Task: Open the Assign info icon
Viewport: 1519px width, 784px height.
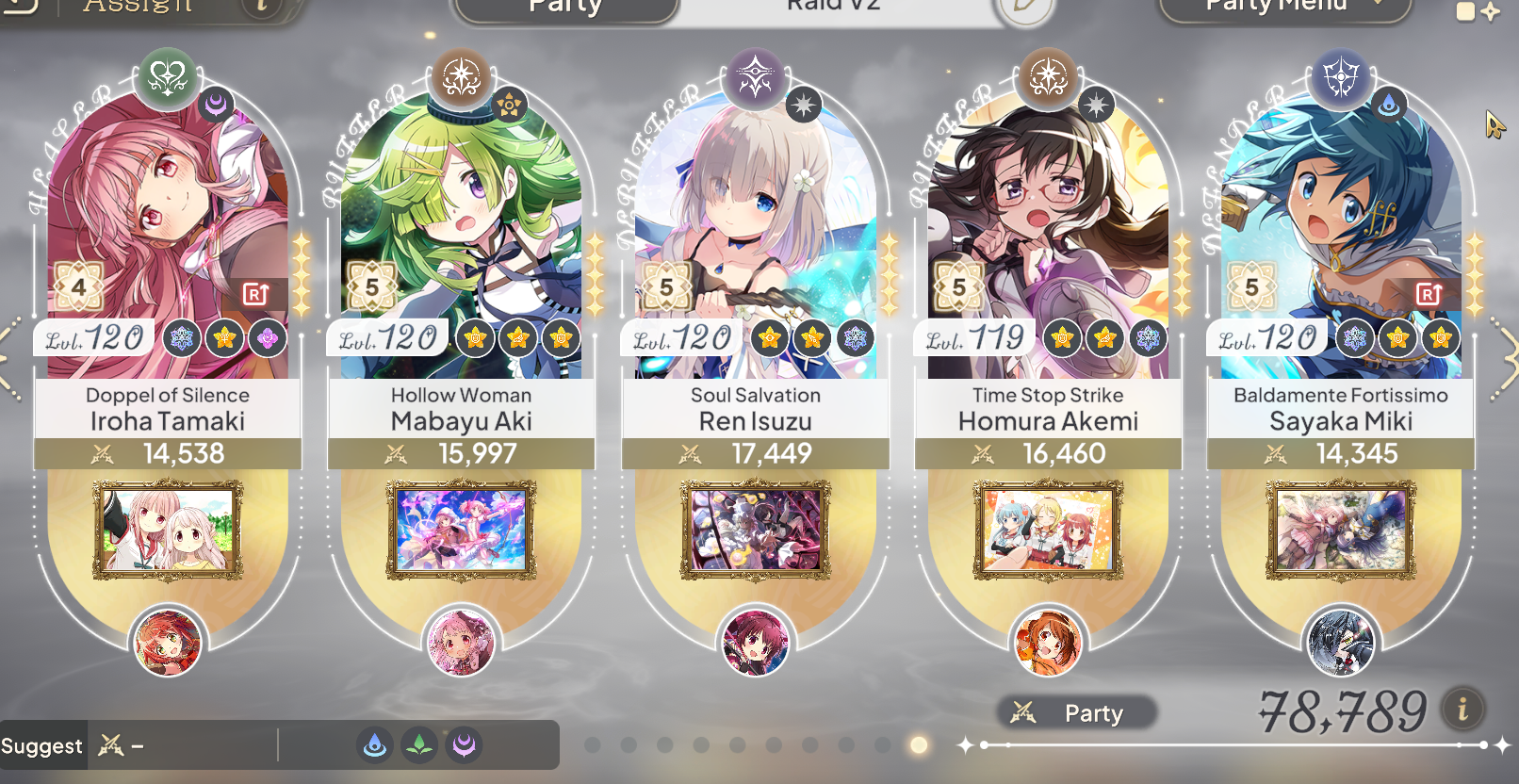Action: click(263, 6)
